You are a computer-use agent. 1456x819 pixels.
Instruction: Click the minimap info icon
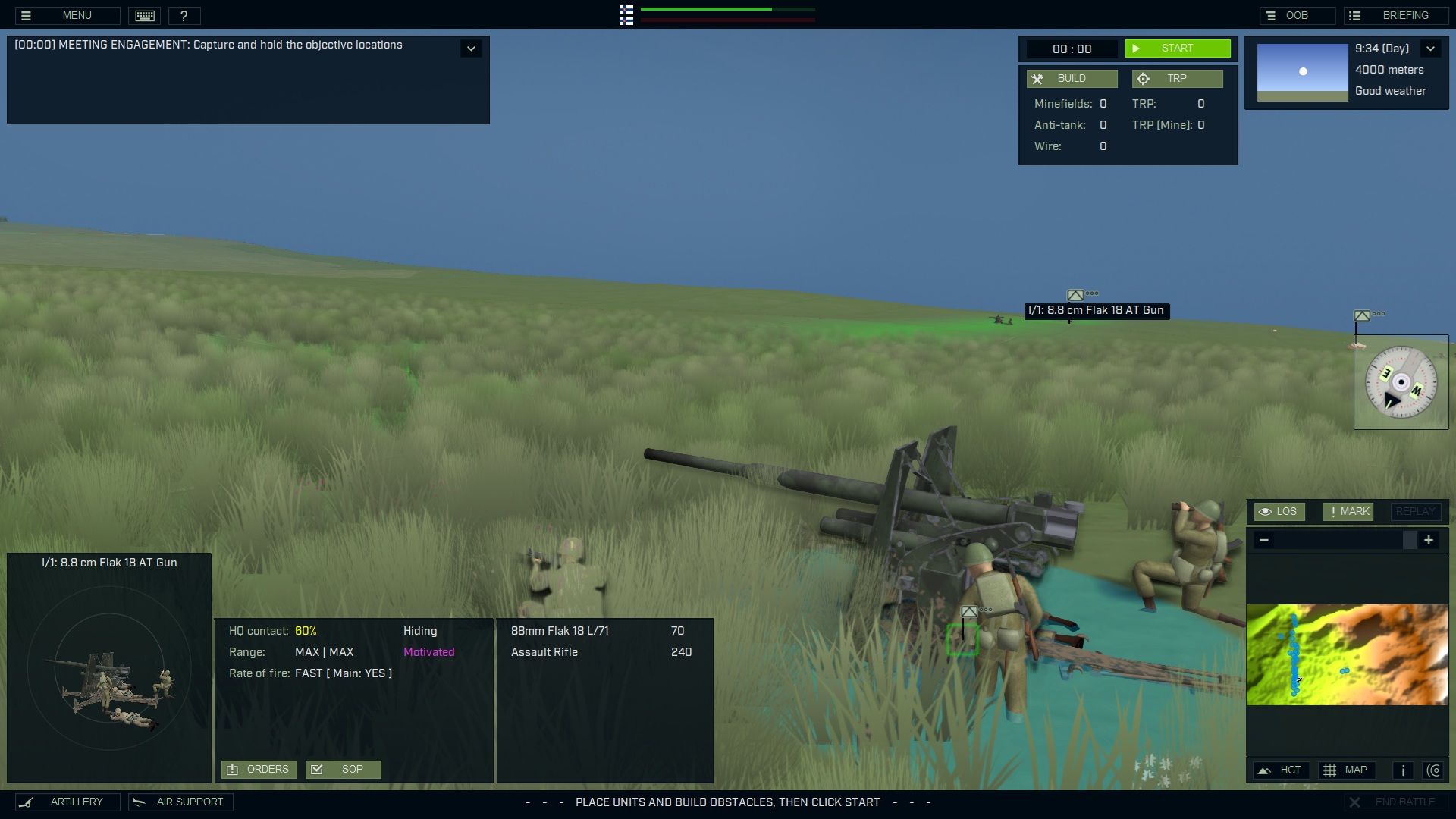[x=1402, y=770]
